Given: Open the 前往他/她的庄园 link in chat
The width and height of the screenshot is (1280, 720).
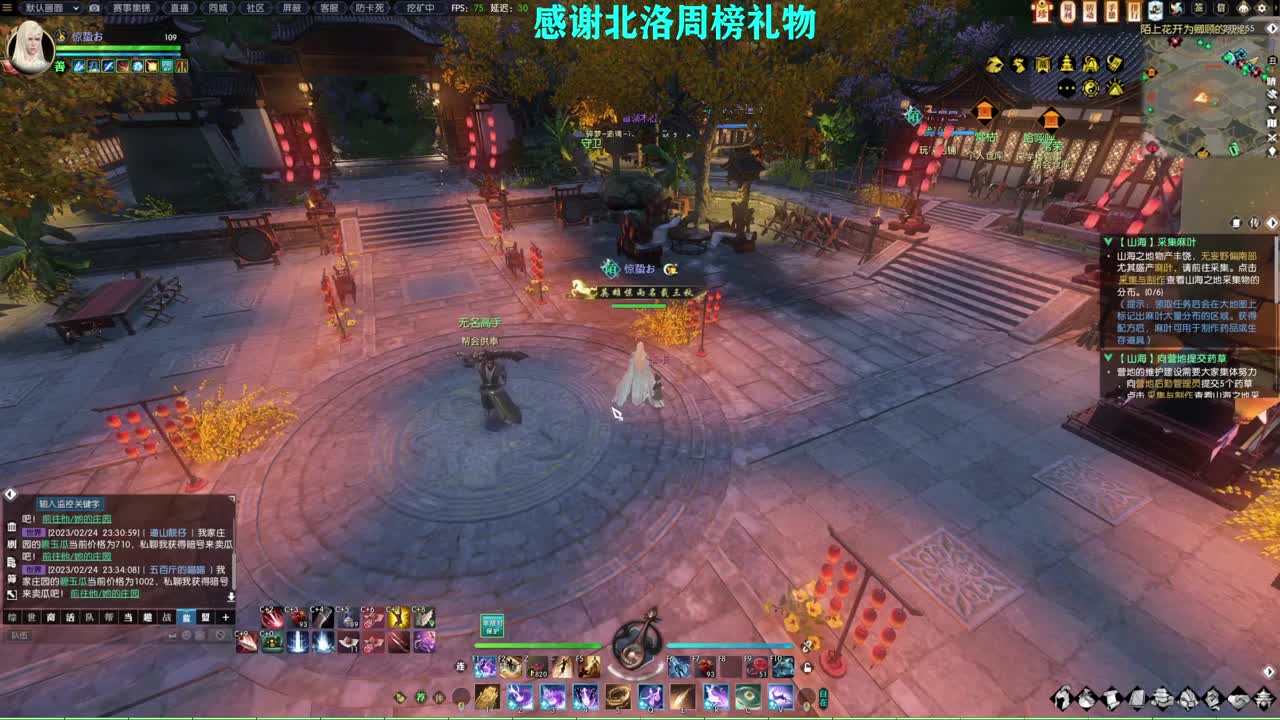Looking at the screenshot, I should 77,518.
